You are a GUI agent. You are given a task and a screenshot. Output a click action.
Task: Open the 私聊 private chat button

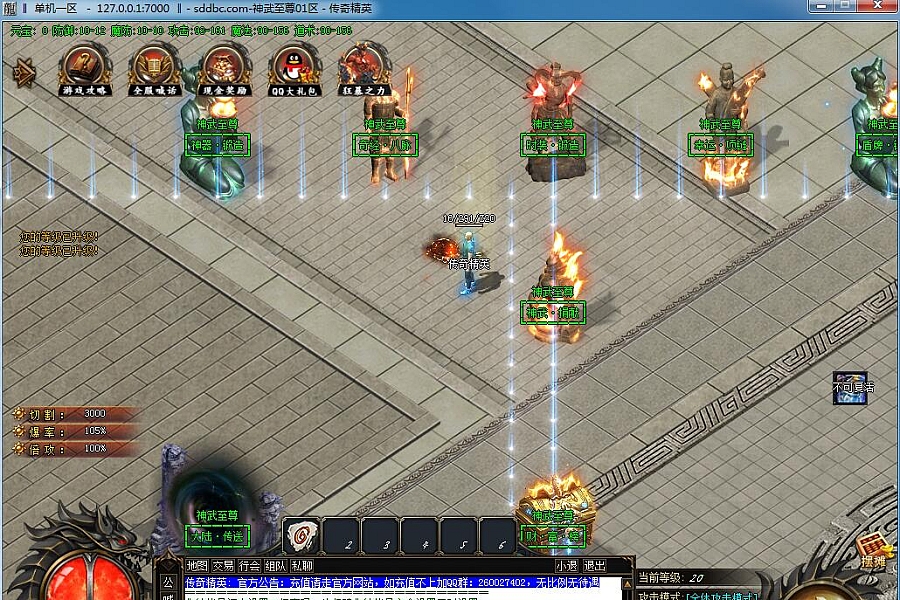point(301,566)
